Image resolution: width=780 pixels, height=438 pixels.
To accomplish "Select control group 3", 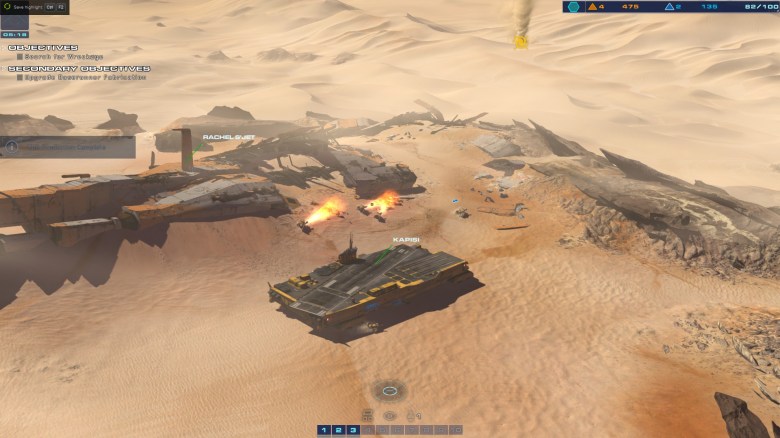I will point(353,430).
